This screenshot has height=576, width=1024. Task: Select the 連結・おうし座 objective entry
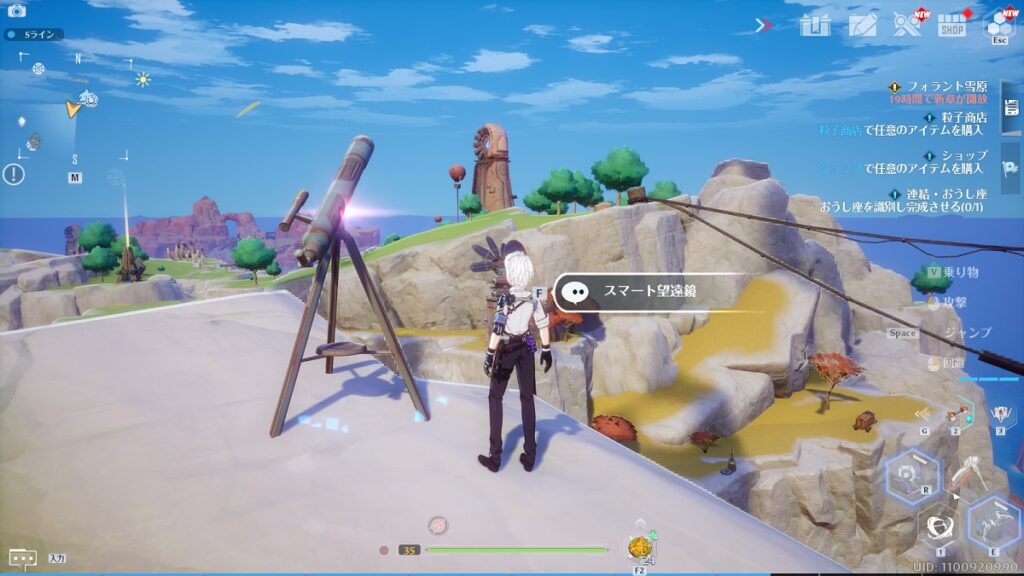(940, 200)
